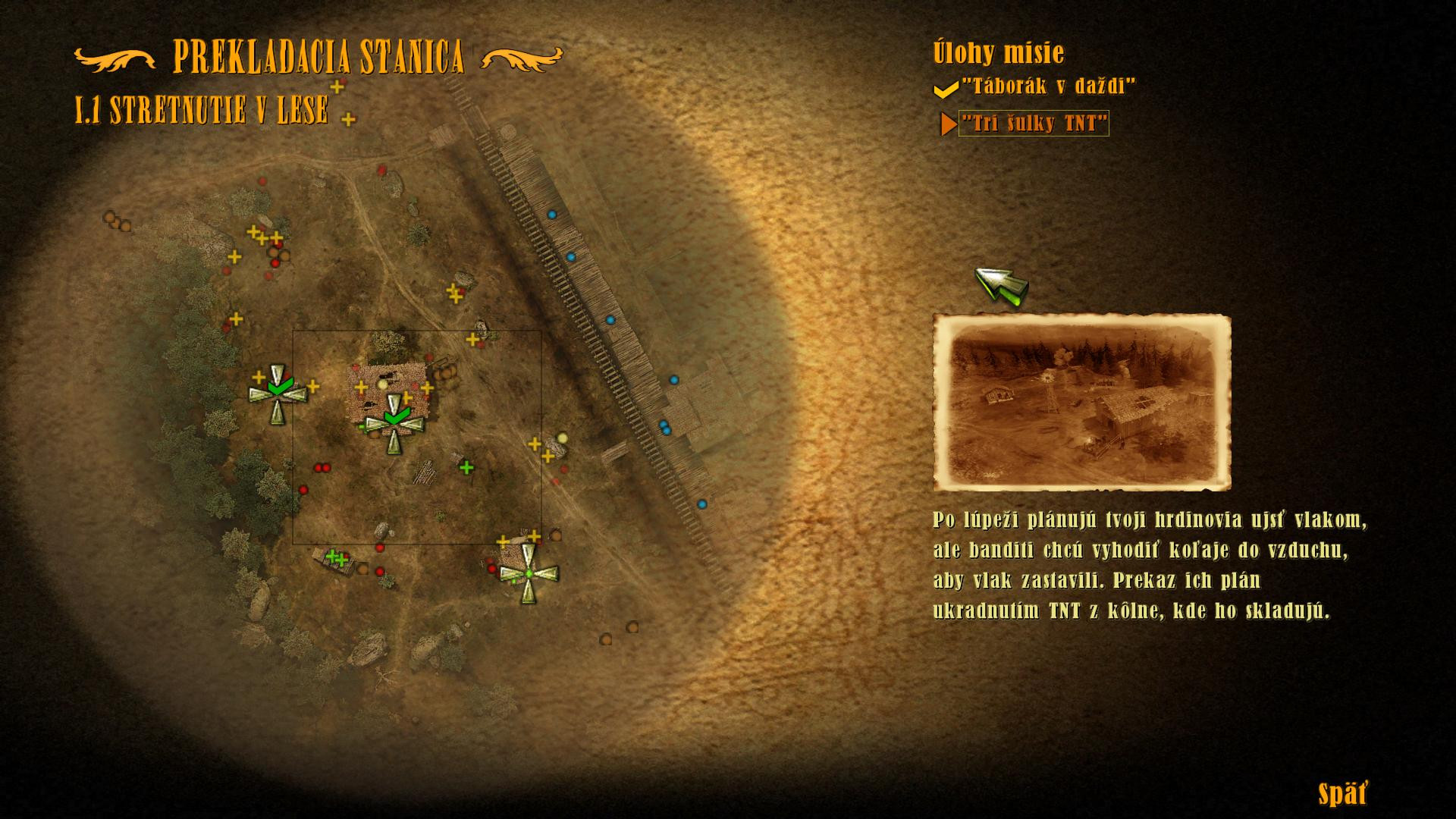Select the completed "Táborák v daždi" objective

point(1049,86)
